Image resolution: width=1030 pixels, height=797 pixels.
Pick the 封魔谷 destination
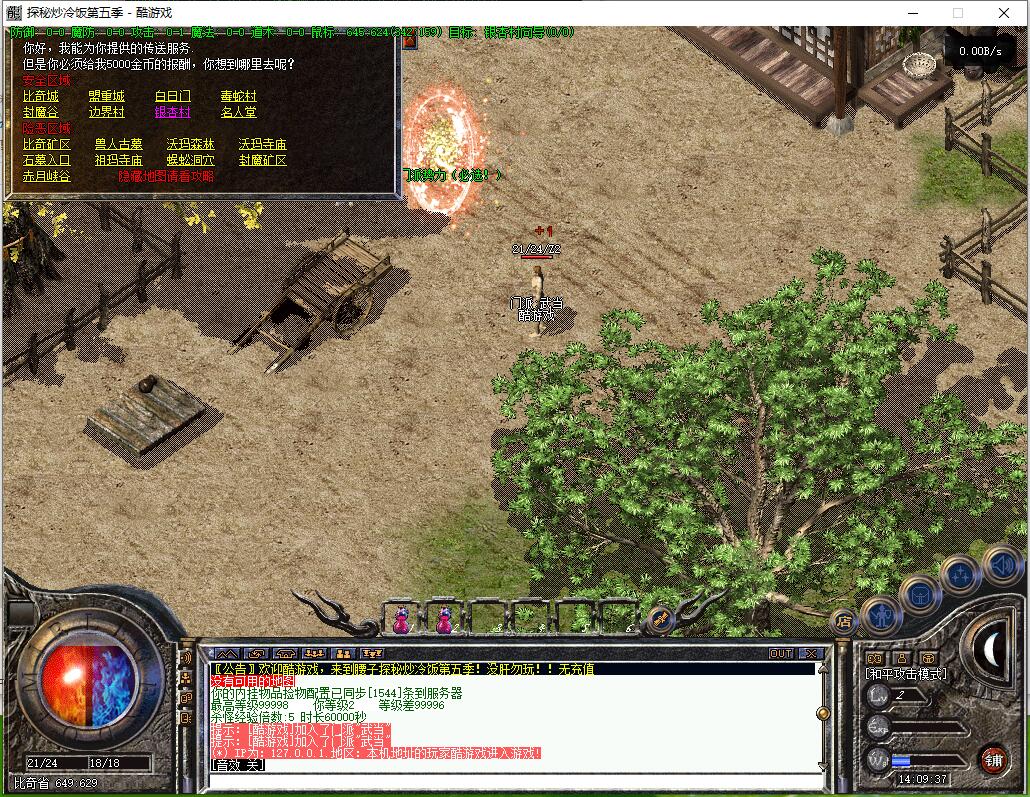[41, 112]
